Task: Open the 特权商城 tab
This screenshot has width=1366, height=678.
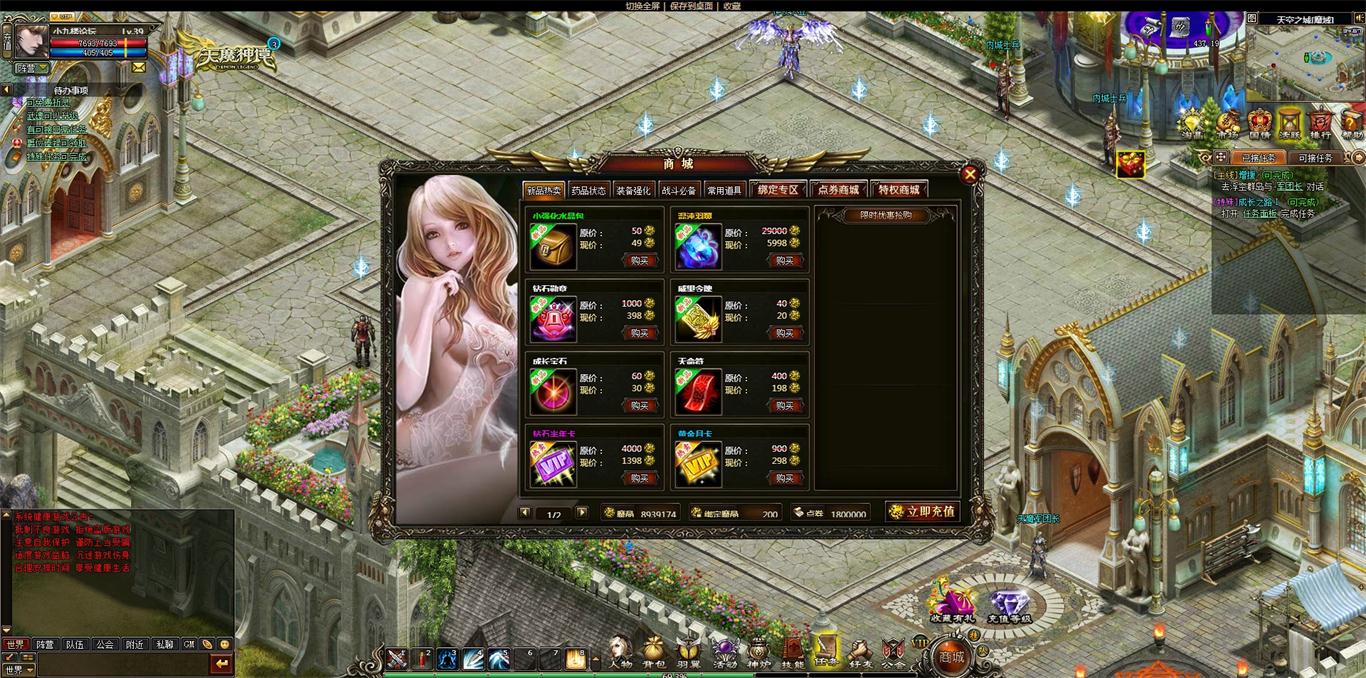Action: click(x=898, y=190)
